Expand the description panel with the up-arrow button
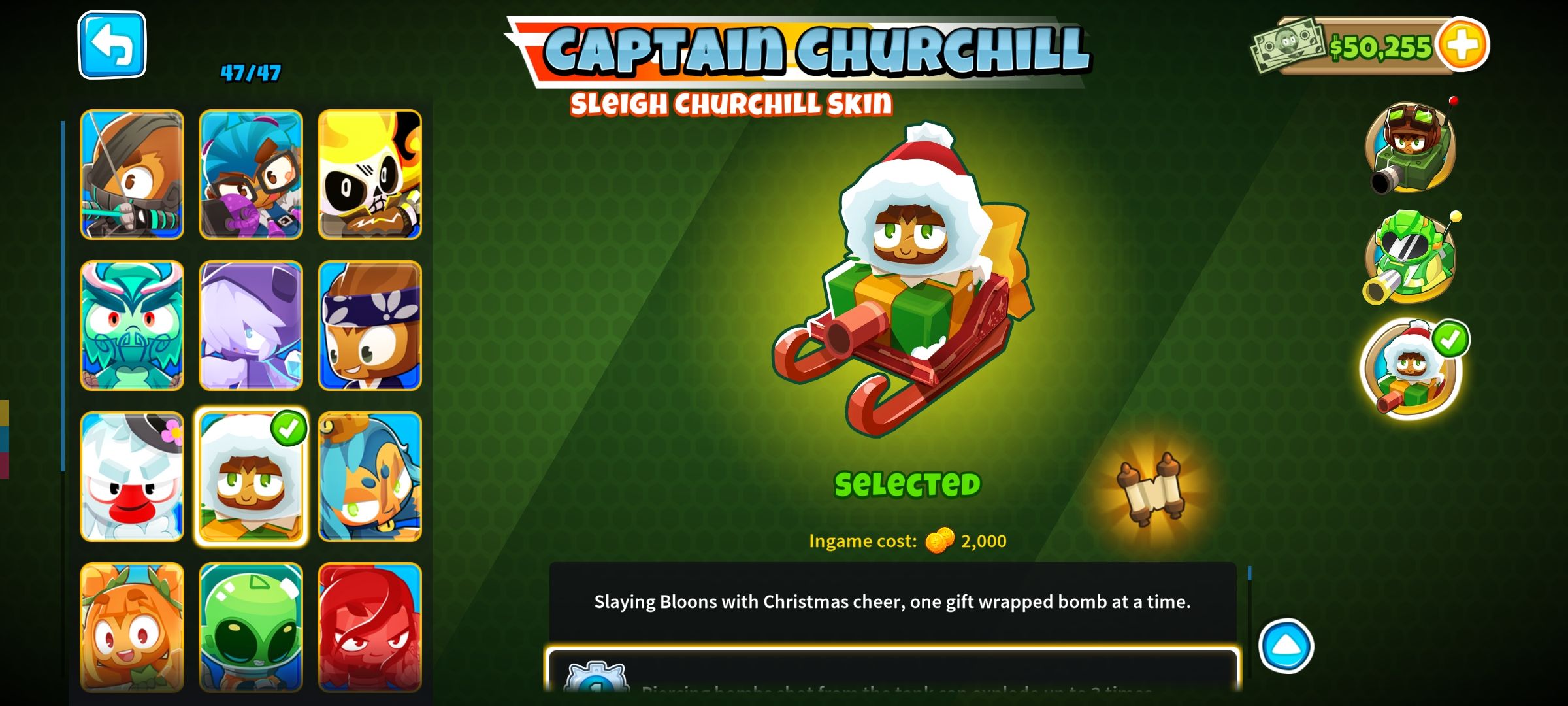 (1286, 646)
